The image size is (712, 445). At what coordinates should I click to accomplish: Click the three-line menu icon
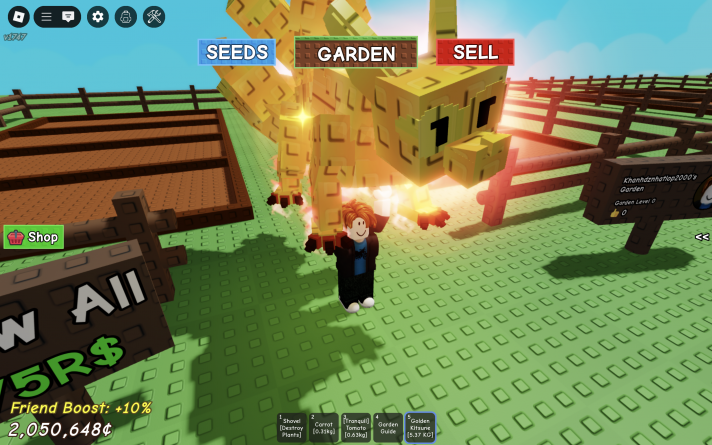coord(46,16)
